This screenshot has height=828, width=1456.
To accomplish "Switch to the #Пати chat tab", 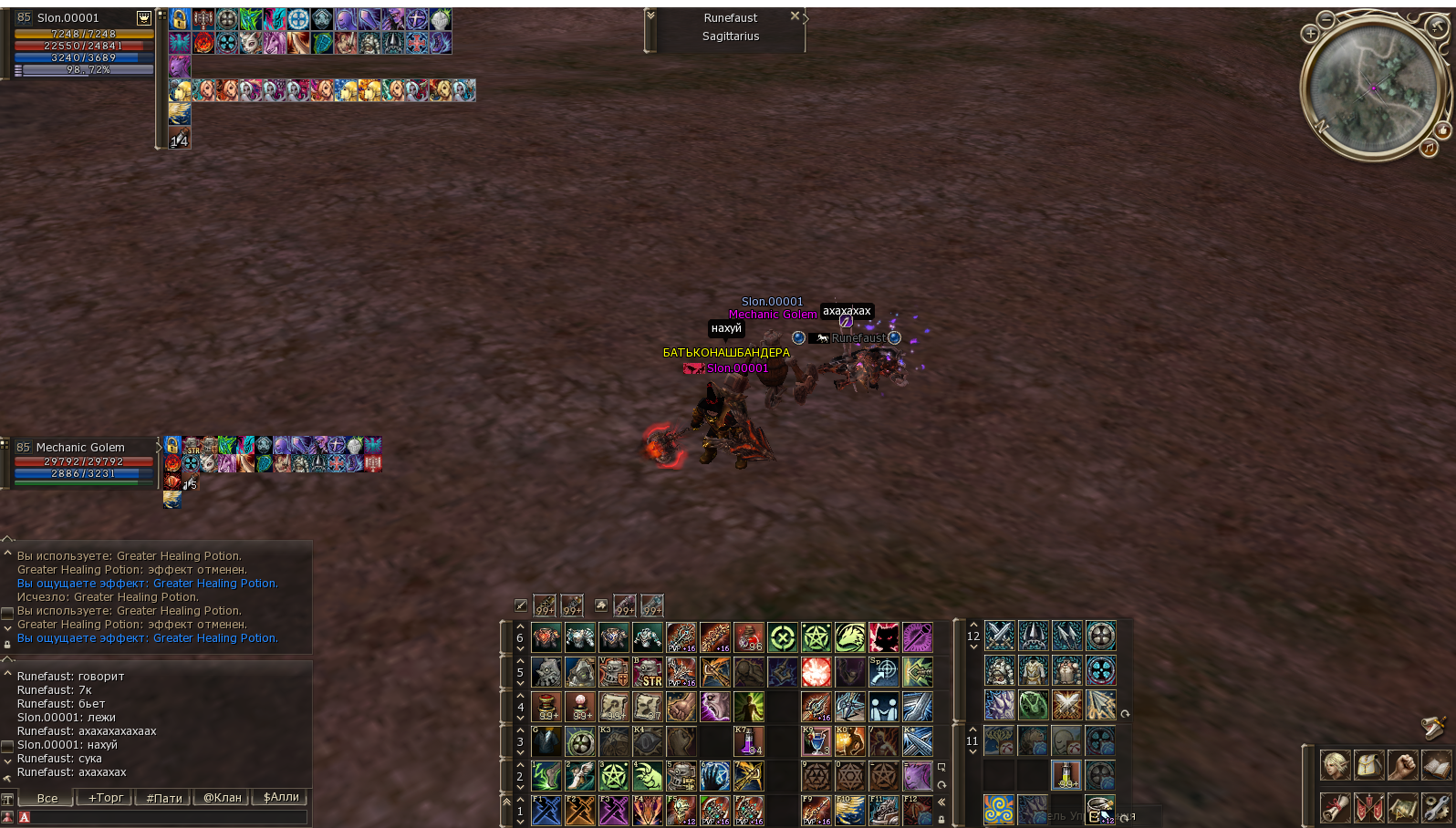I will (x=162, y=798).
